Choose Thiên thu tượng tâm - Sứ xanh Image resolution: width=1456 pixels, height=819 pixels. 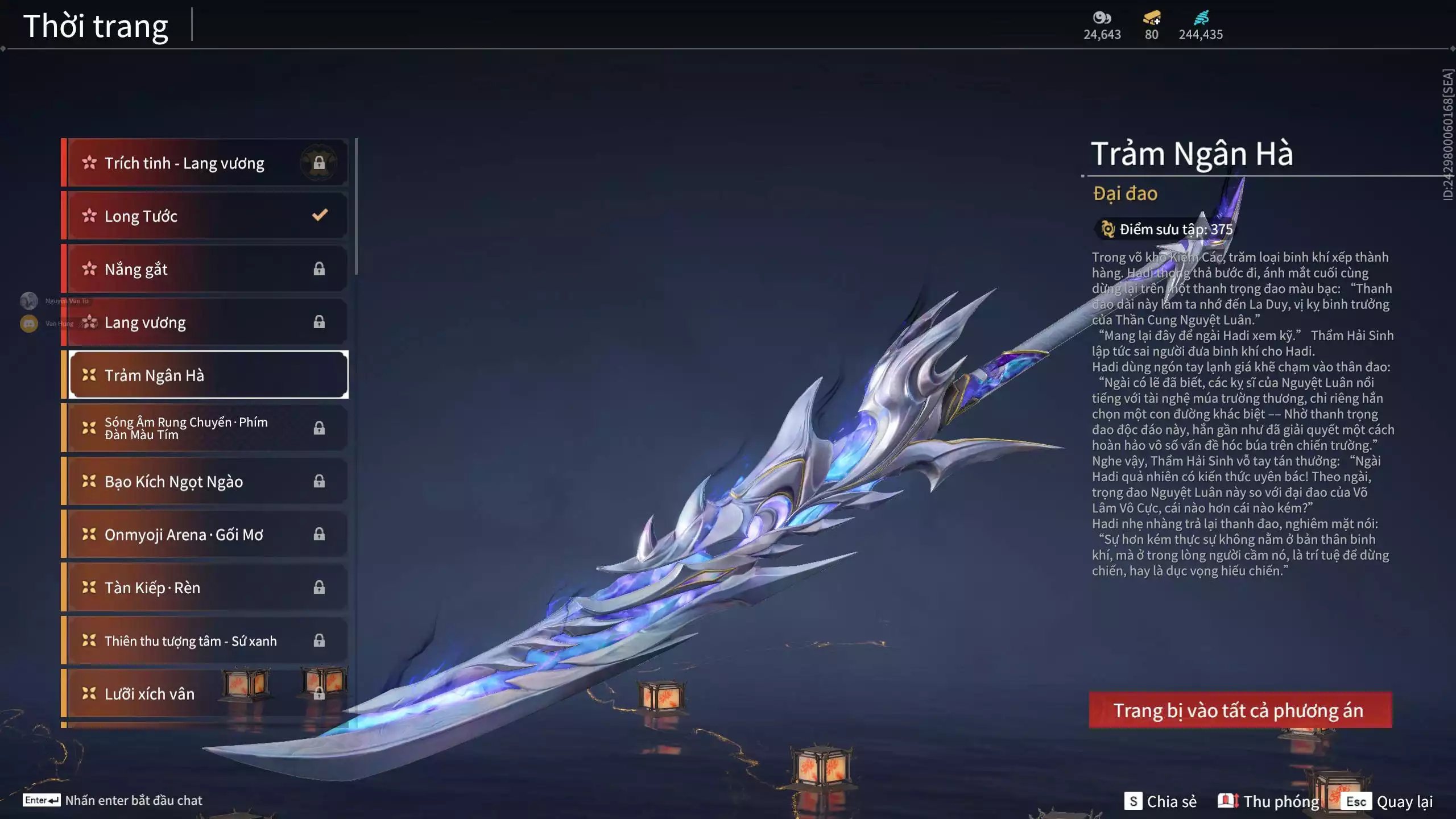click(x=208, y=641)
